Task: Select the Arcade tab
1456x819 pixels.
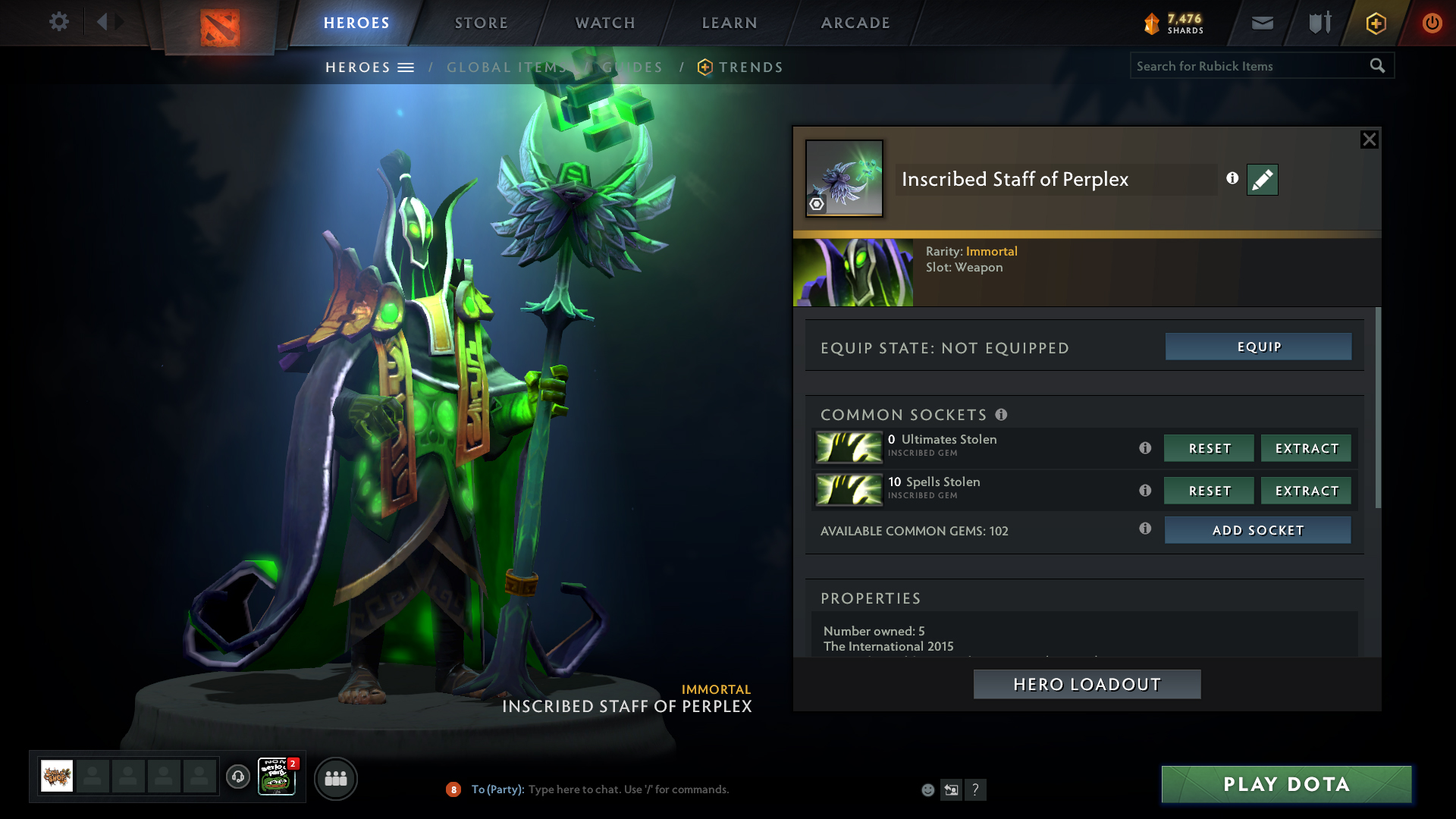Action: point(855,23)
